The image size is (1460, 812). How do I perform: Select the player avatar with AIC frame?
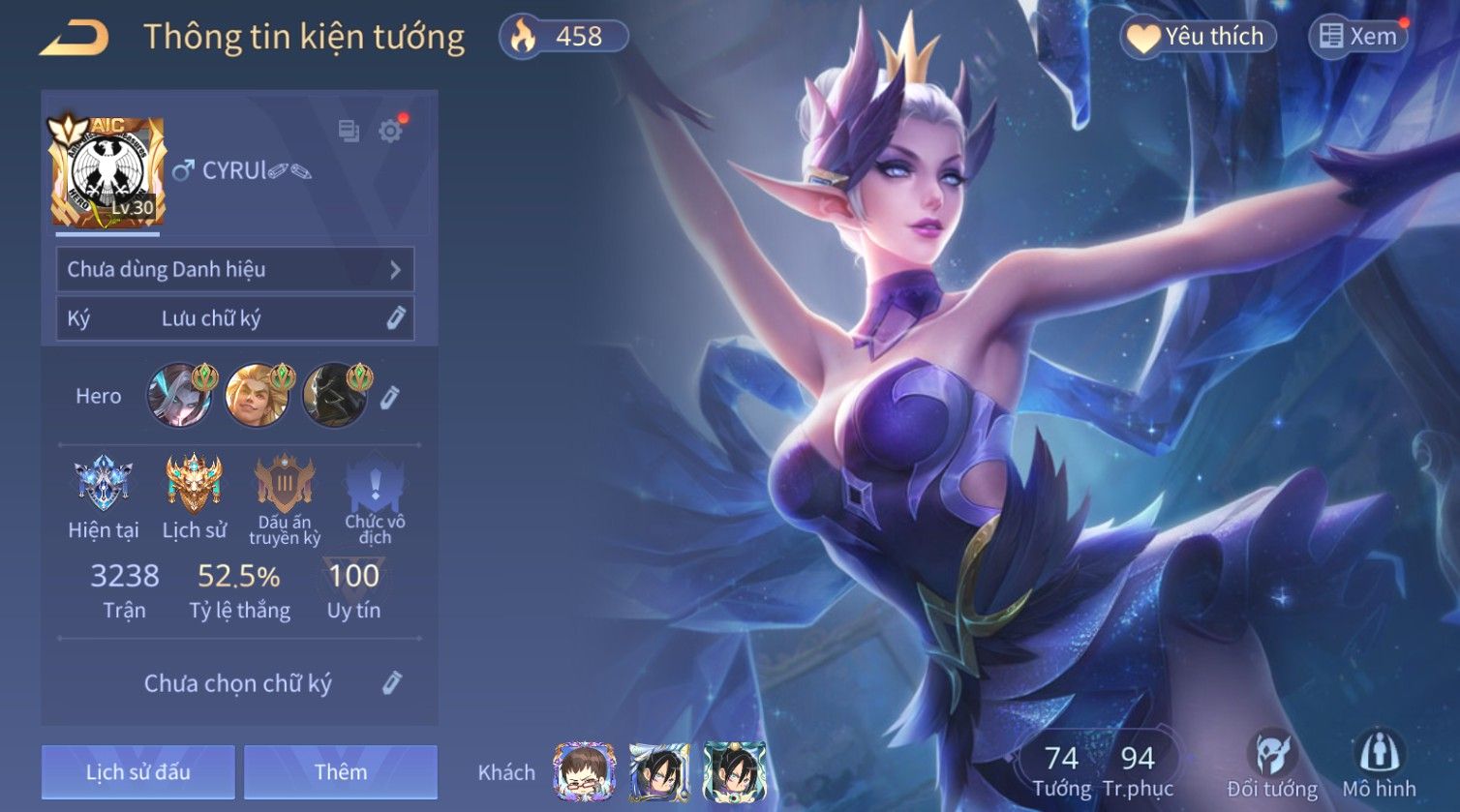pos(108,172)
